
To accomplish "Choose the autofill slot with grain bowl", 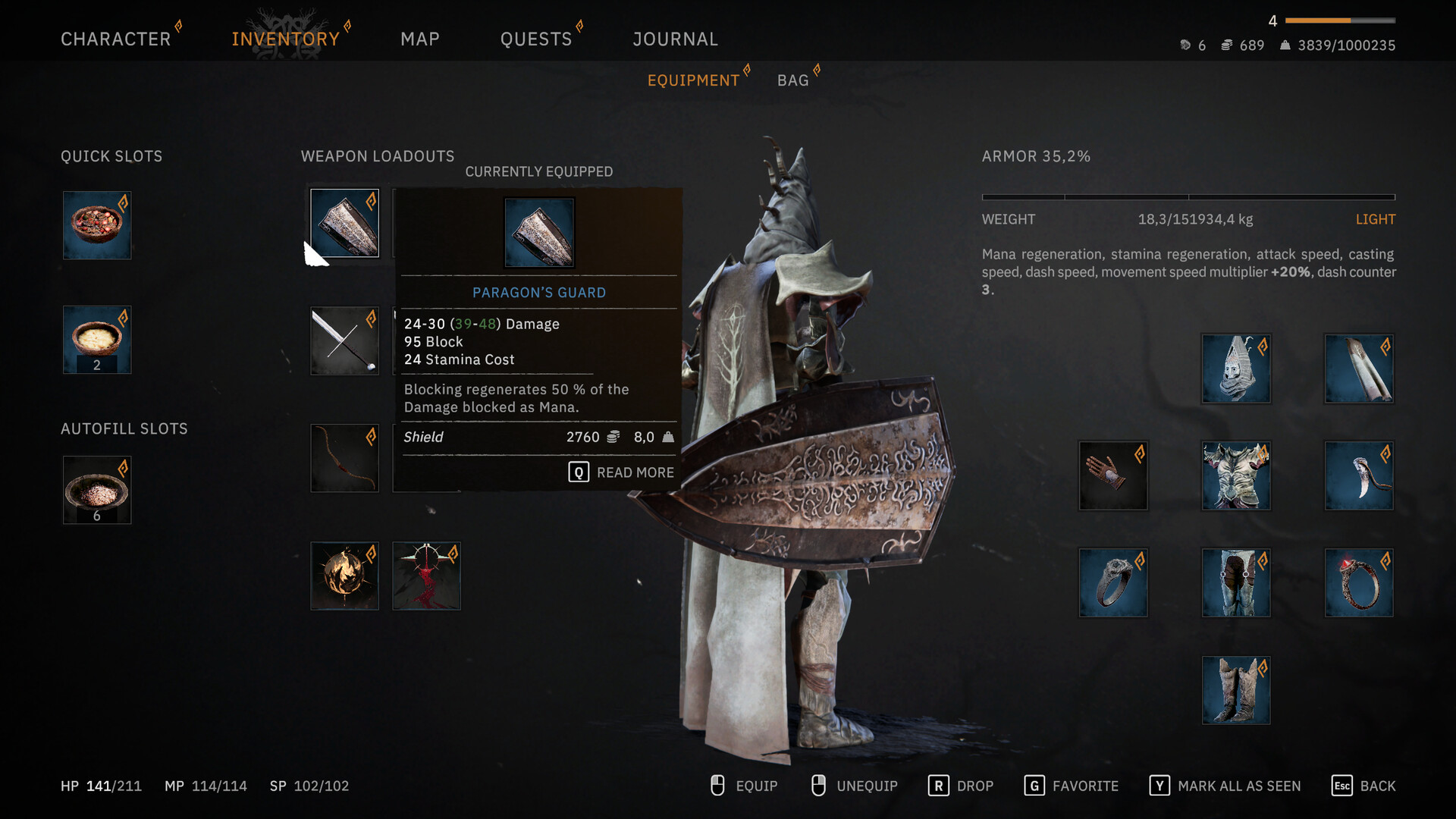I will [97, 490].
